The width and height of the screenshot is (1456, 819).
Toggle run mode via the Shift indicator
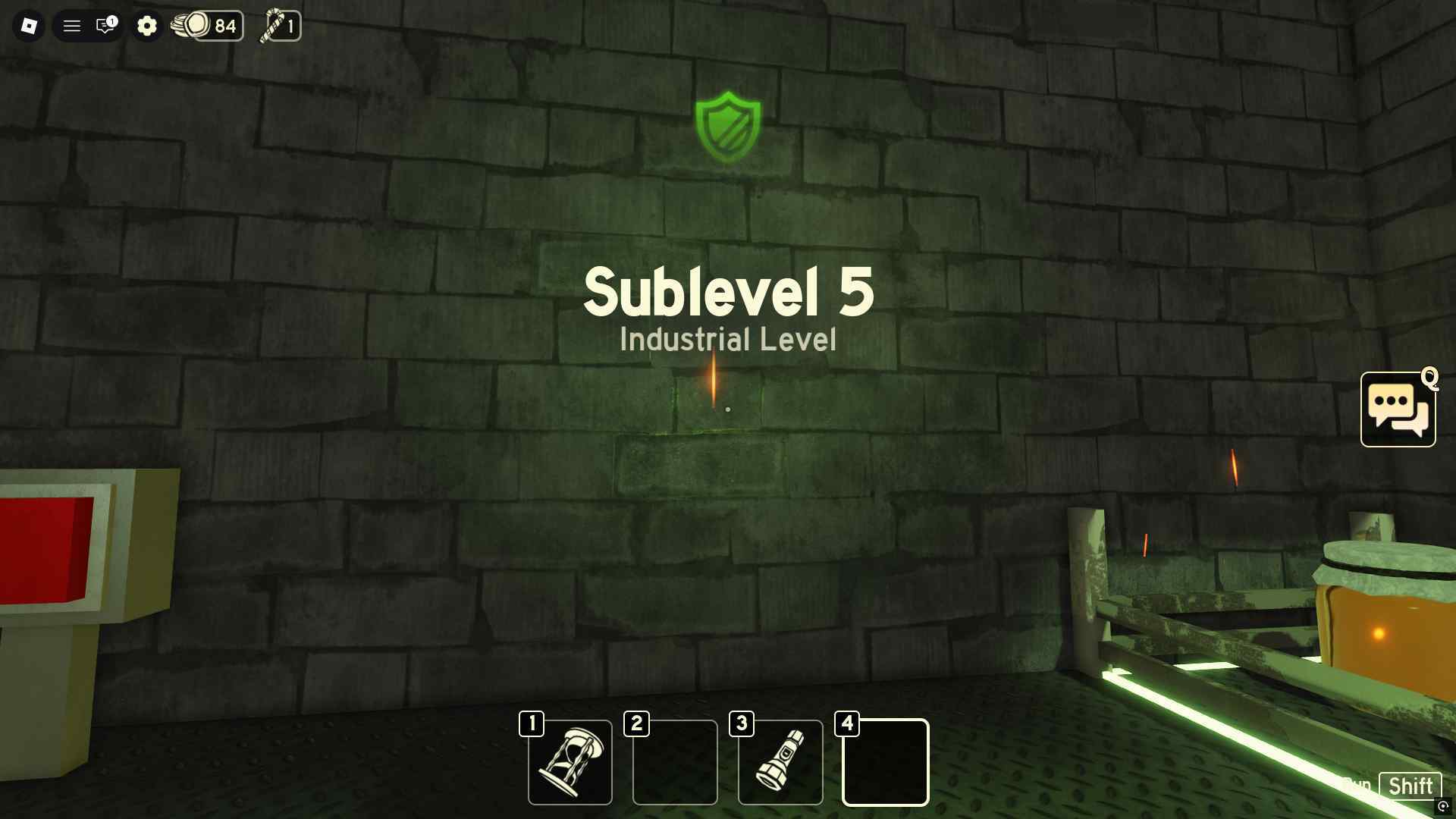pos(1410,786)
